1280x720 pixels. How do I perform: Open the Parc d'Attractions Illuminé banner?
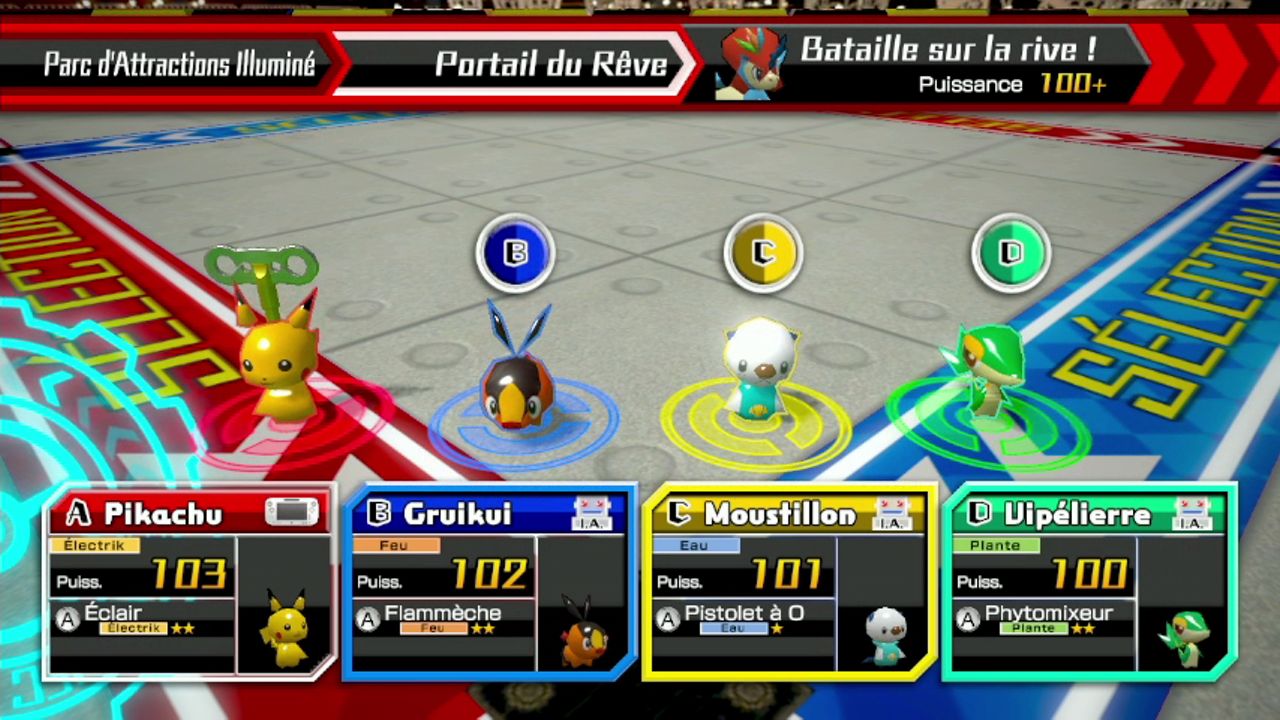[179, 65]
